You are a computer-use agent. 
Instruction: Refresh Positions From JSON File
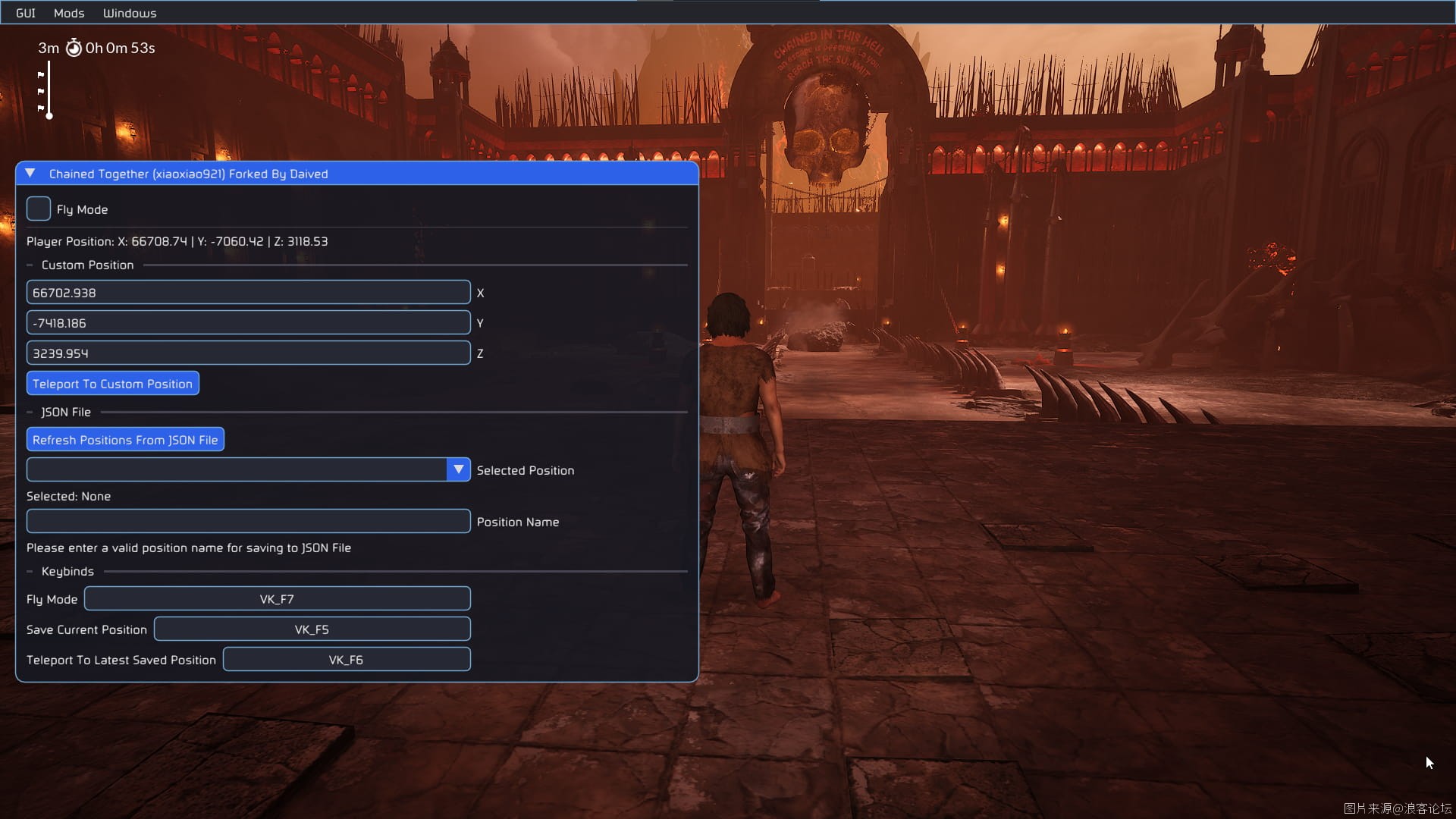pyautogui.click(x=125, y=440)
